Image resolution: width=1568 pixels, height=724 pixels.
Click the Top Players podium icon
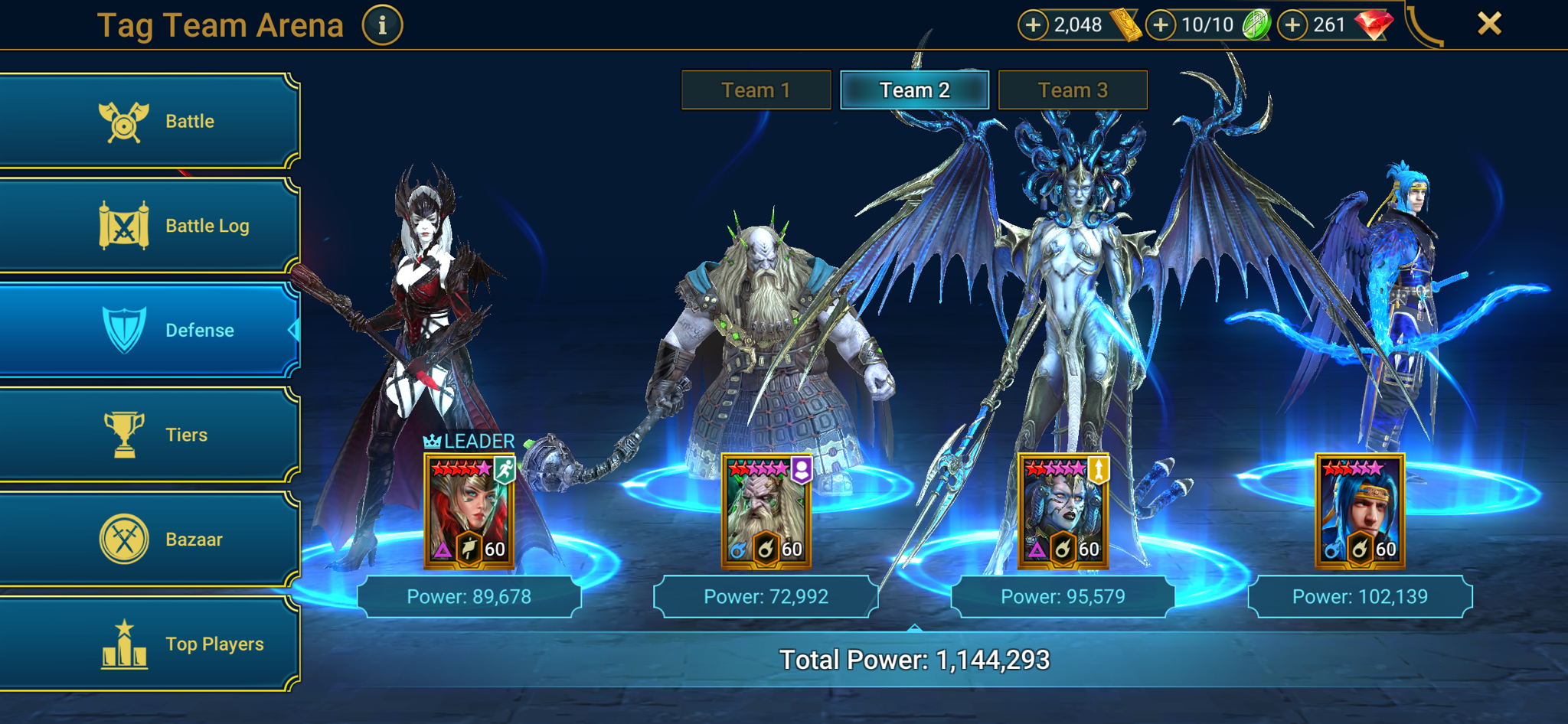(122, 643)
